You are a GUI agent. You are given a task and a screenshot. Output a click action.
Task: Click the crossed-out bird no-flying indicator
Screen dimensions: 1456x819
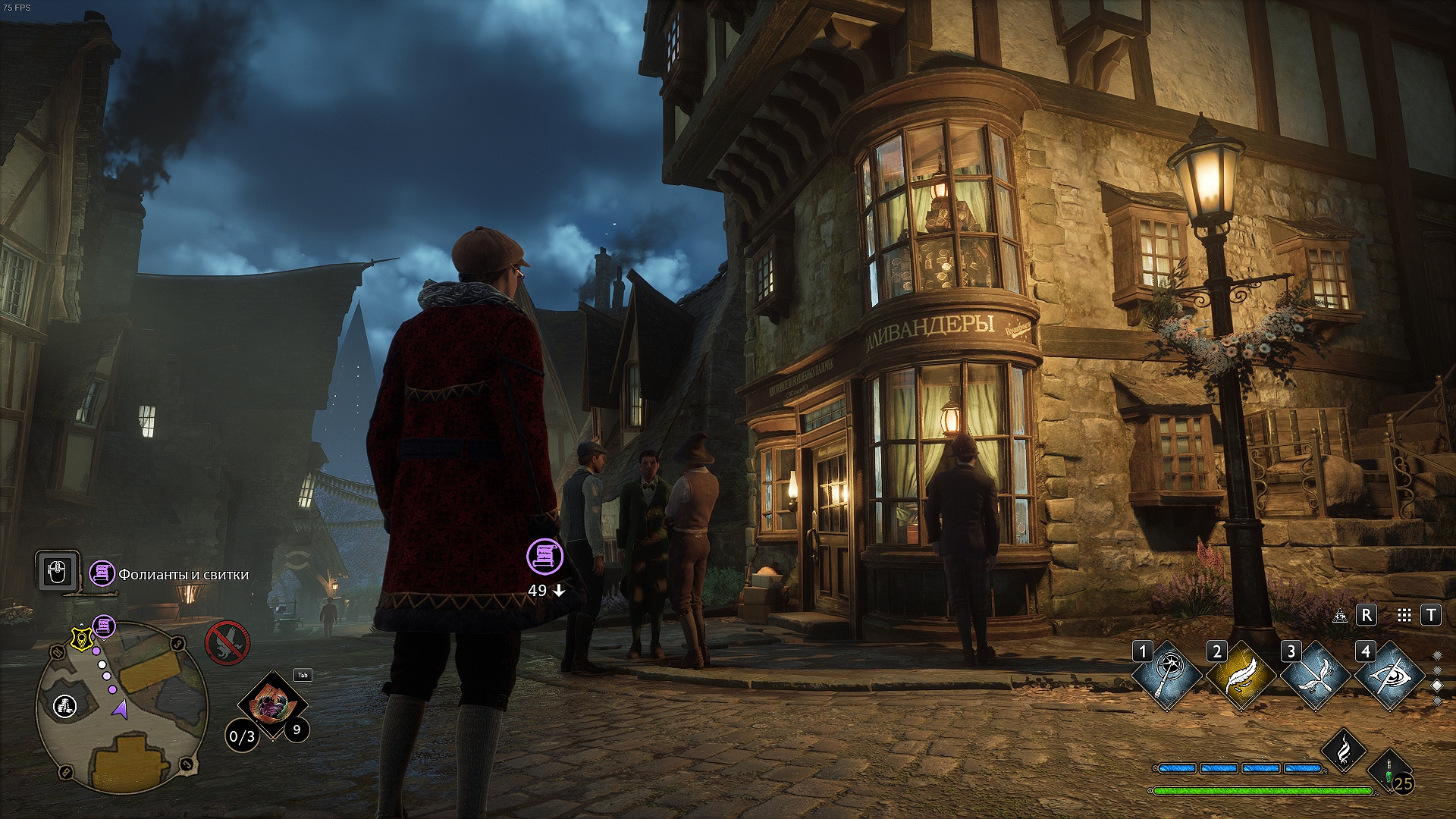(227, 642)
